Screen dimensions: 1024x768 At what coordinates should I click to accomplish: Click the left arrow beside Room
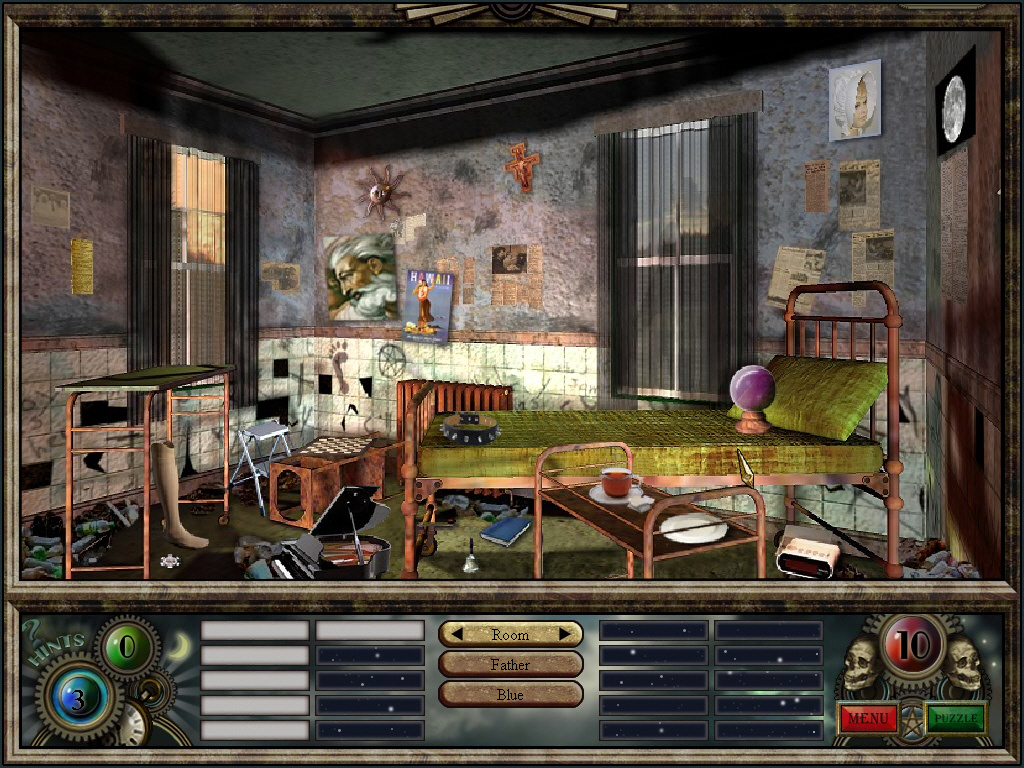[x=455, y=634]
